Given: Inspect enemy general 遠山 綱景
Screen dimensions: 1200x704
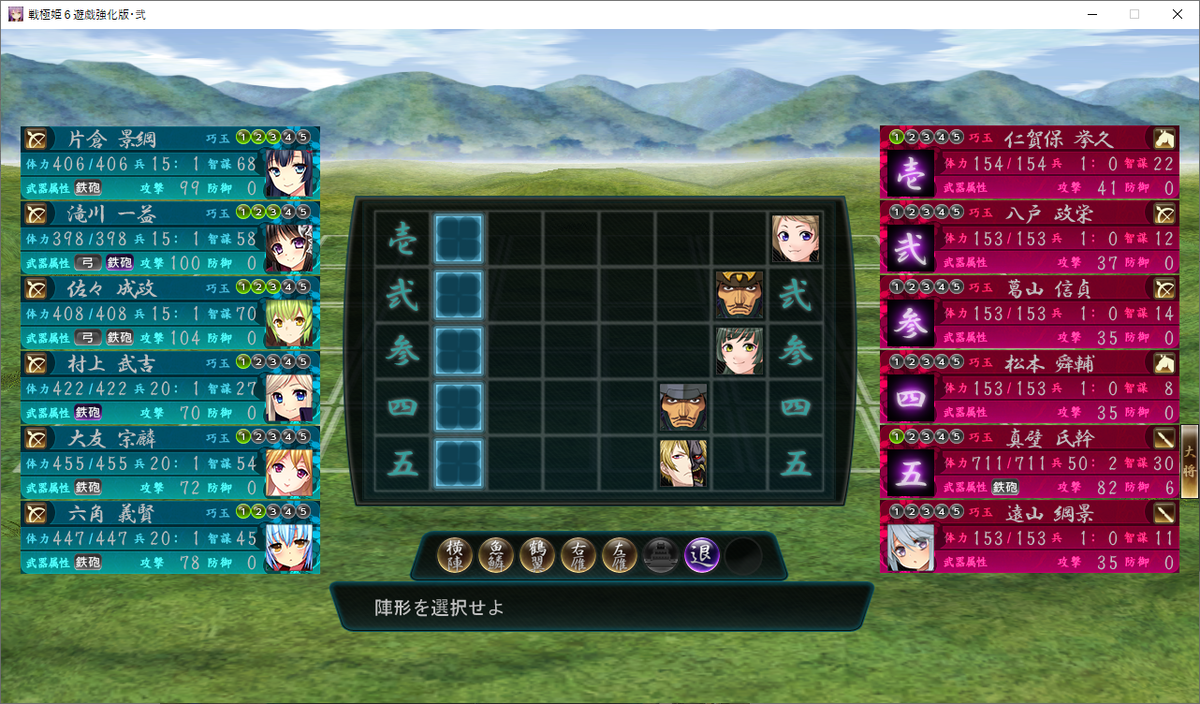Looking at the screenshot, I should tap(1030, 537).
